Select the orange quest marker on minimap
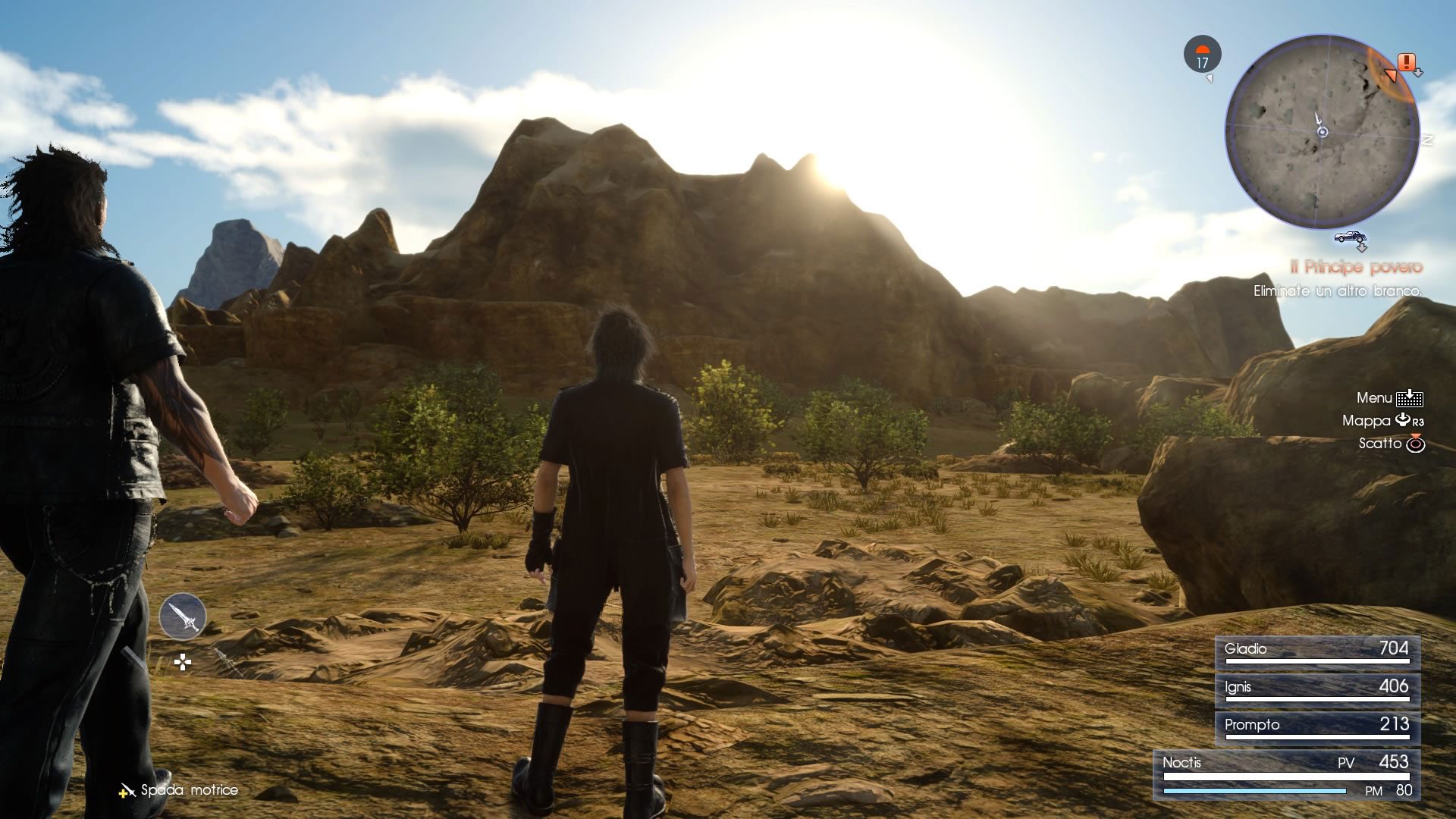The width and height of the screenshot is (1456, 819). (1407, 62)
